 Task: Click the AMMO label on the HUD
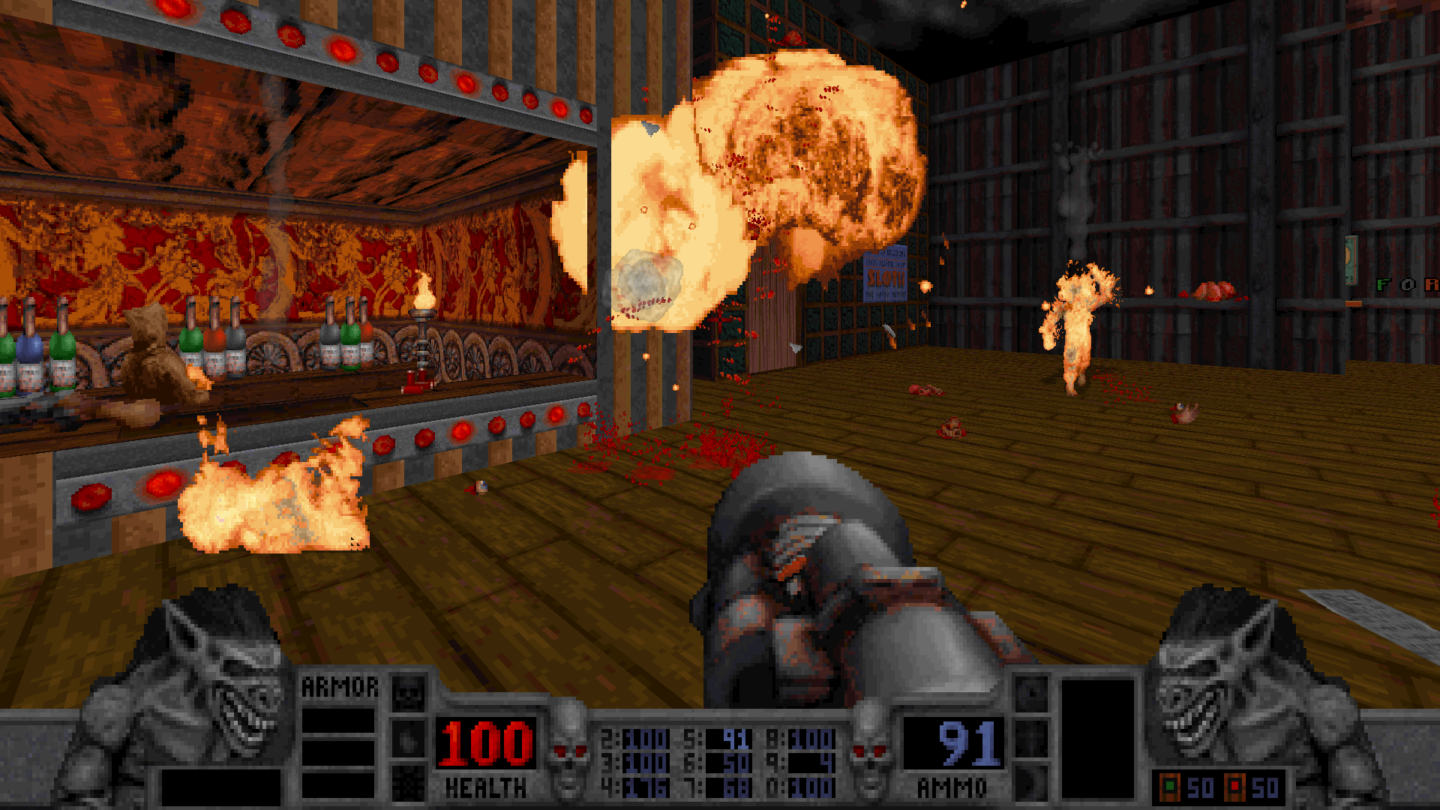pos(953,786)
